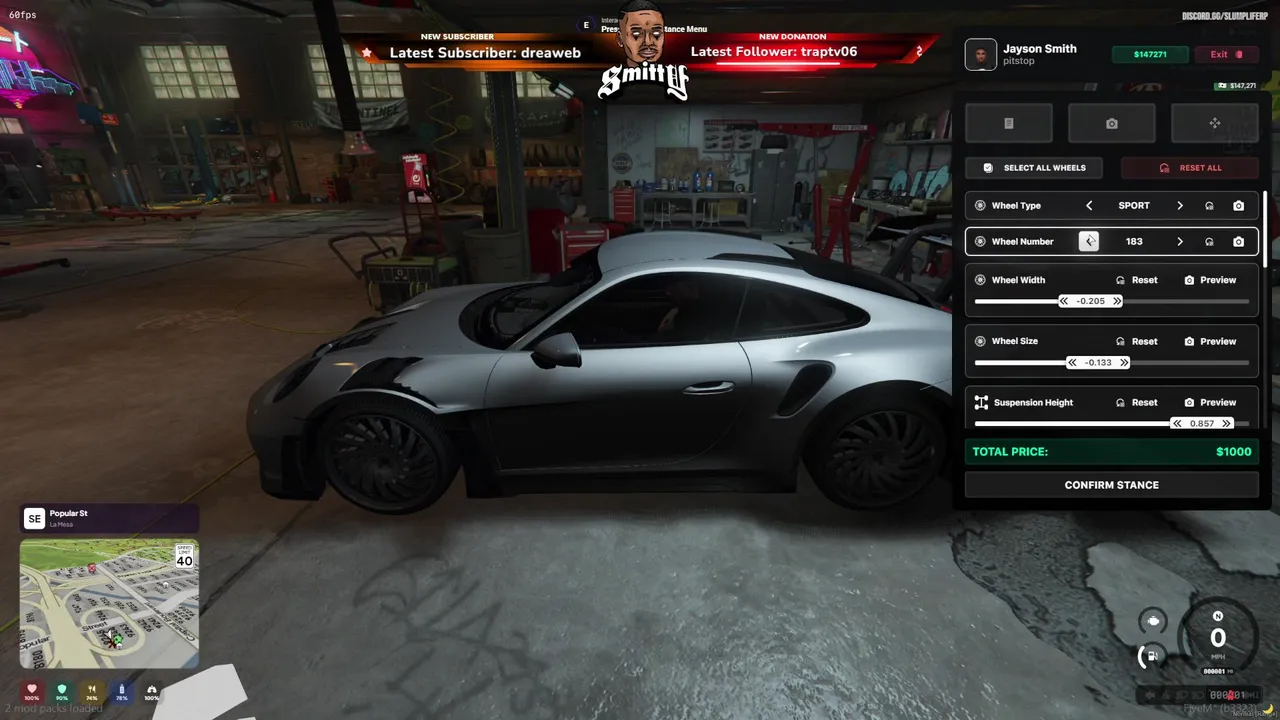This screenshot has width=1280, height=720.
Task: Confirm the stance purchase
Action: pos(1111,485)
